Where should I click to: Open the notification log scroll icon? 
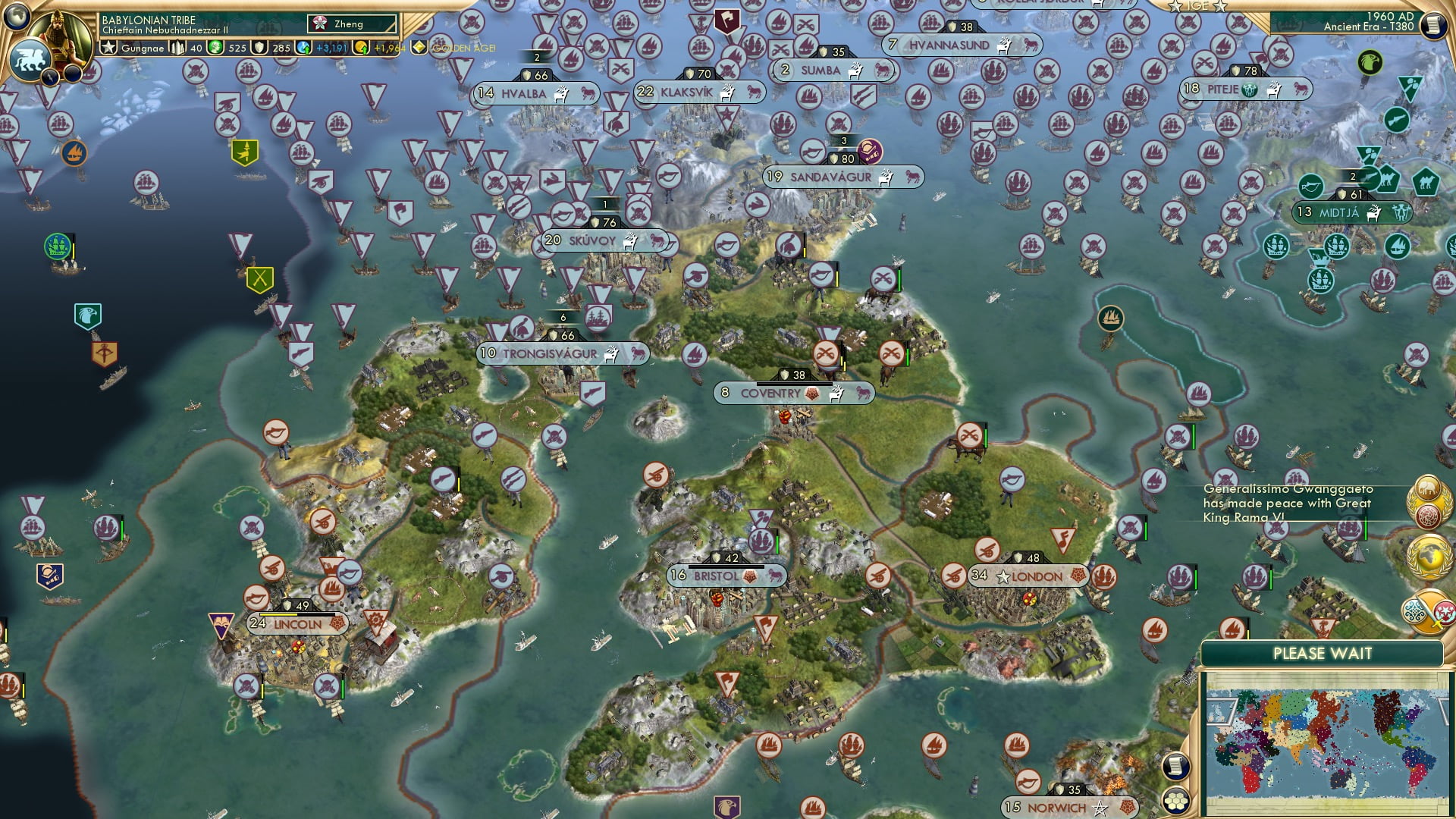(x=1176, y=766)
